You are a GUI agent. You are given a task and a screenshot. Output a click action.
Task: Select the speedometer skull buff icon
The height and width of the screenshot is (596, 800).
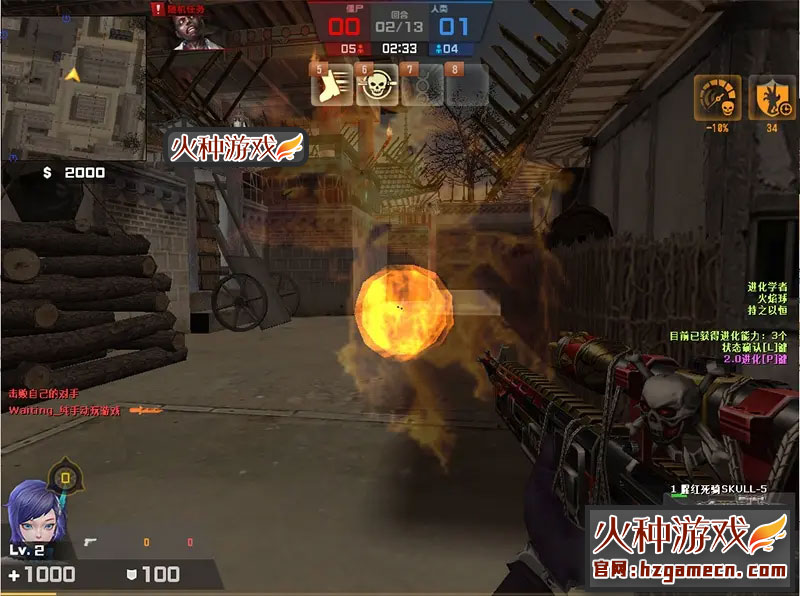717,97
